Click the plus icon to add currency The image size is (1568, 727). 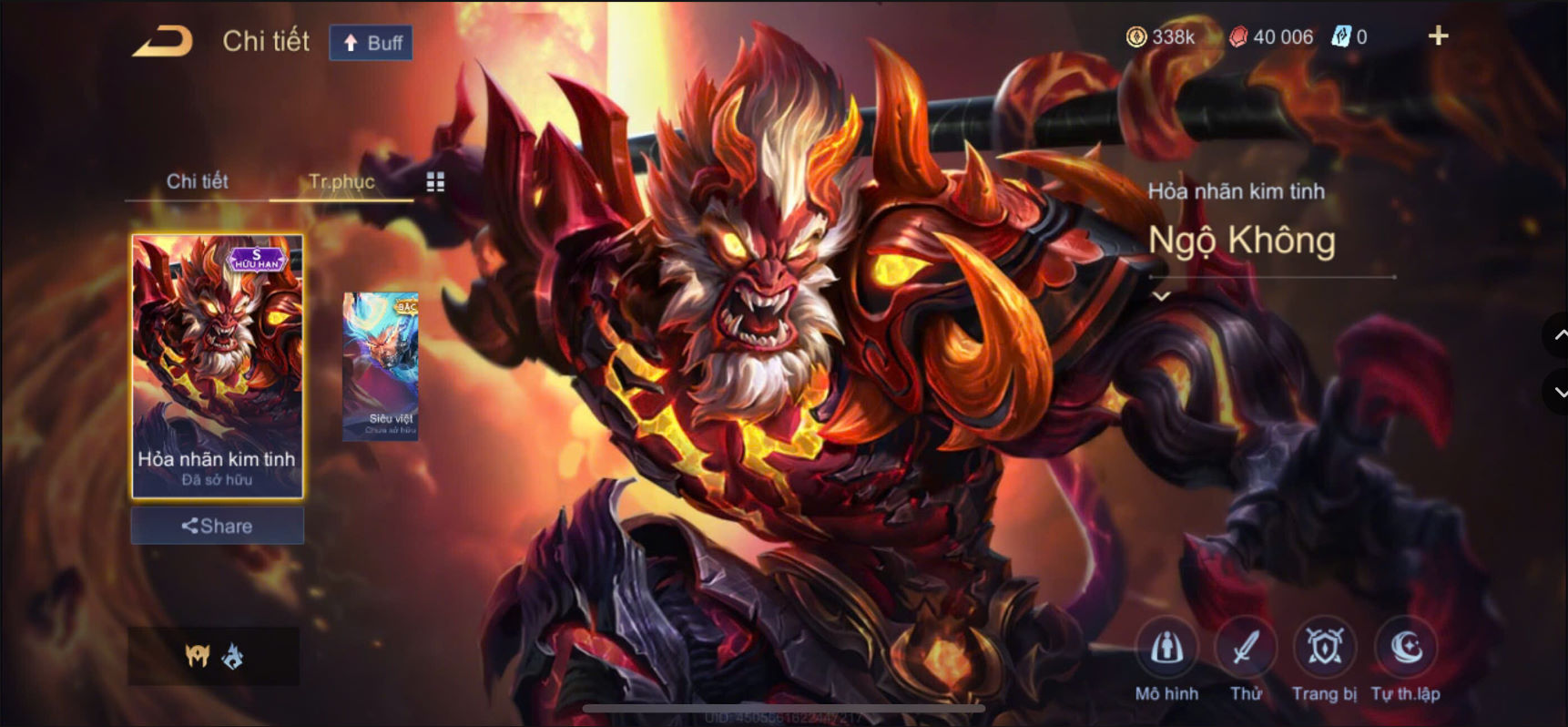[1438, 36]
